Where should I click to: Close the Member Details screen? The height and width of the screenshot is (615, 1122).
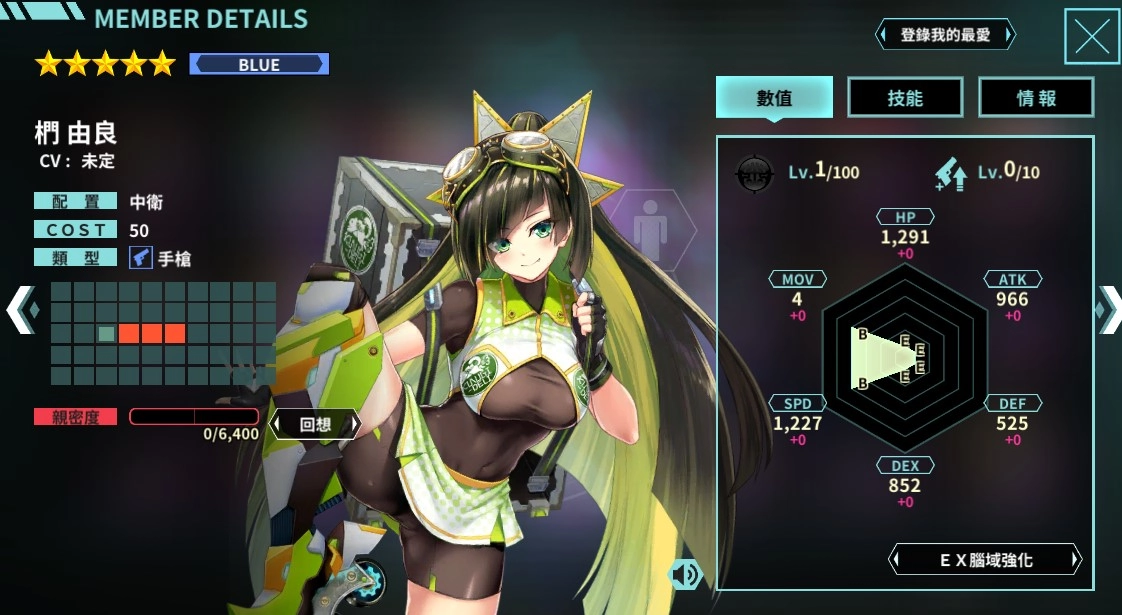(1091, 37)
